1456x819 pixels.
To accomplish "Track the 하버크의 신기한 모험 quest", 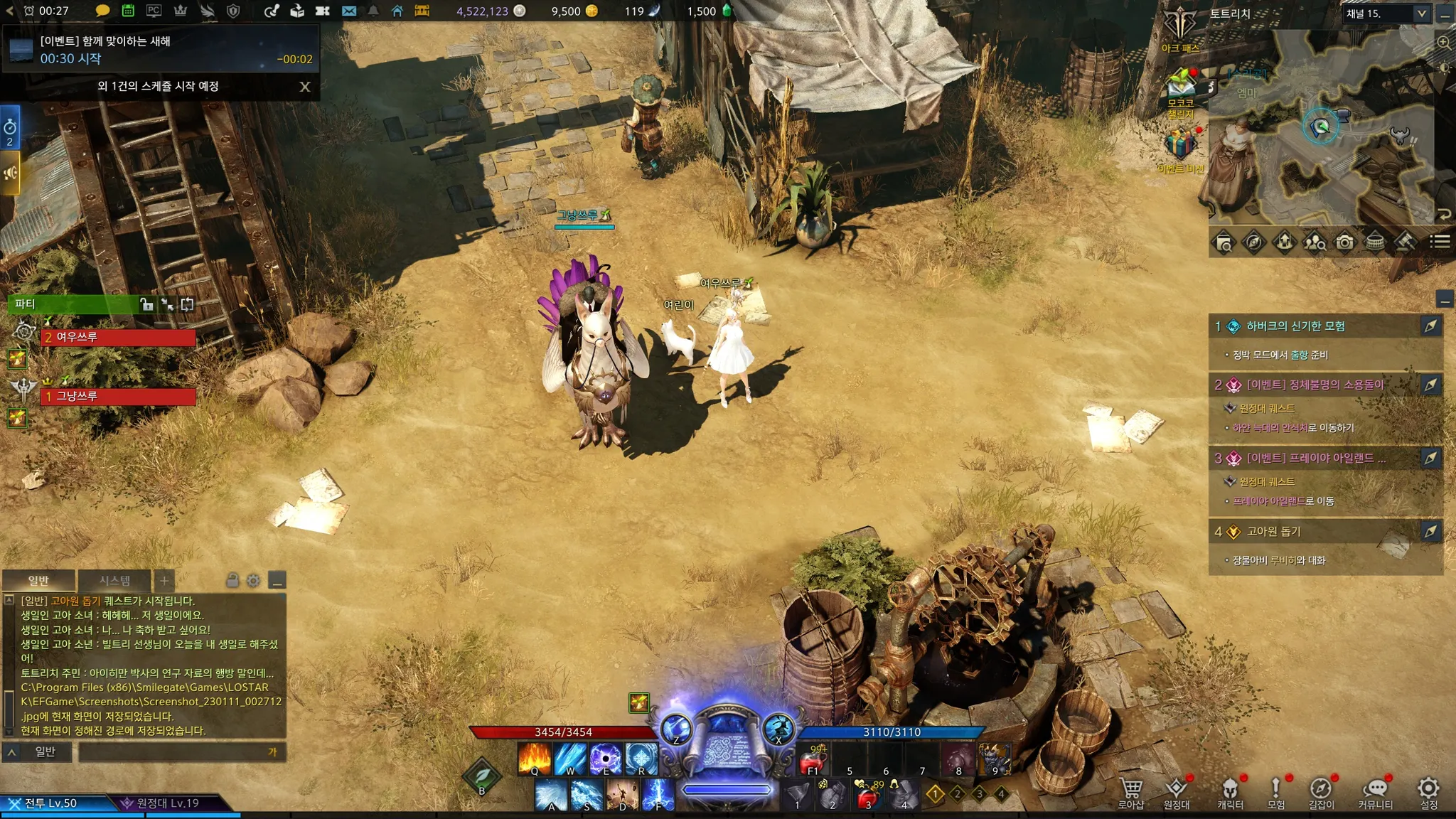I will point(1430,326).
